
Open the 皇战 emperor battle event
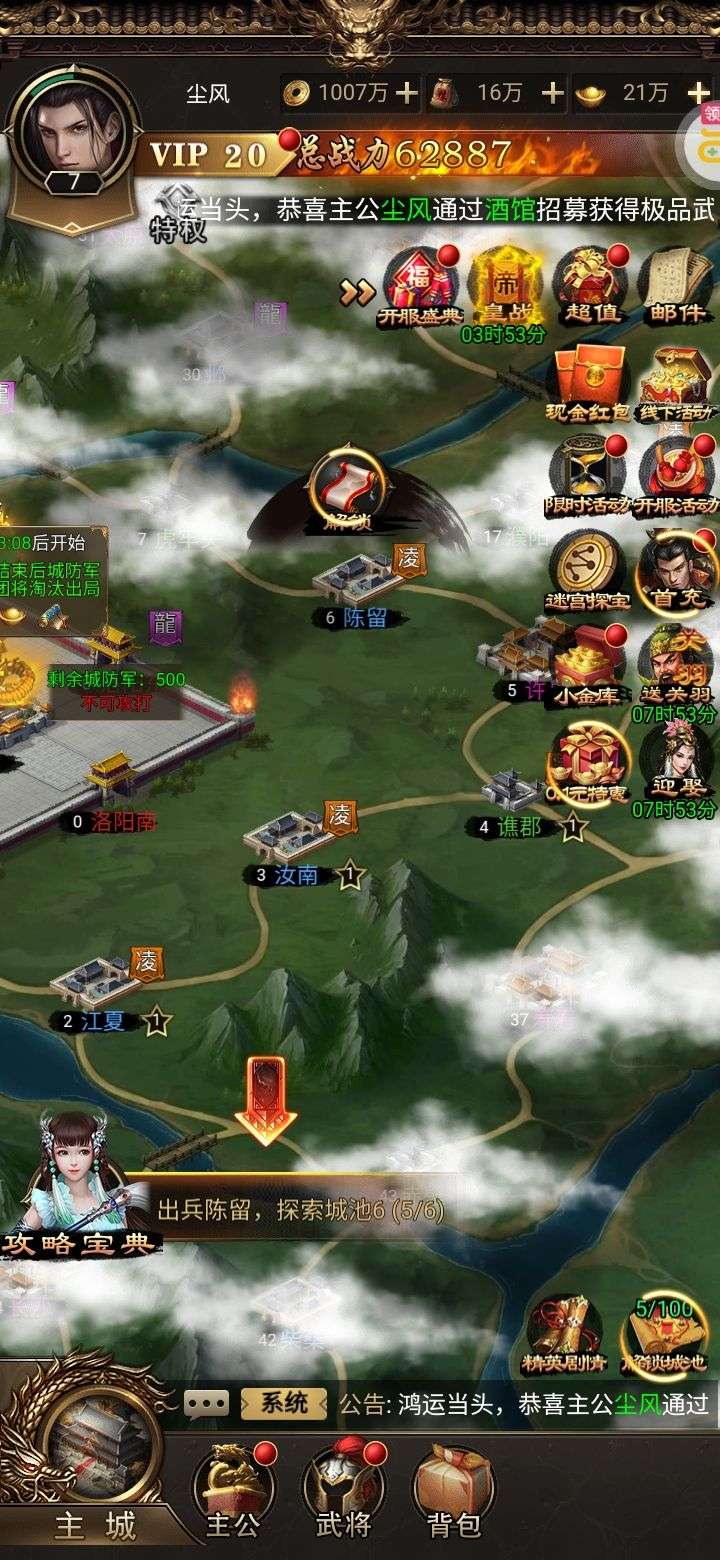coord(505,283)
